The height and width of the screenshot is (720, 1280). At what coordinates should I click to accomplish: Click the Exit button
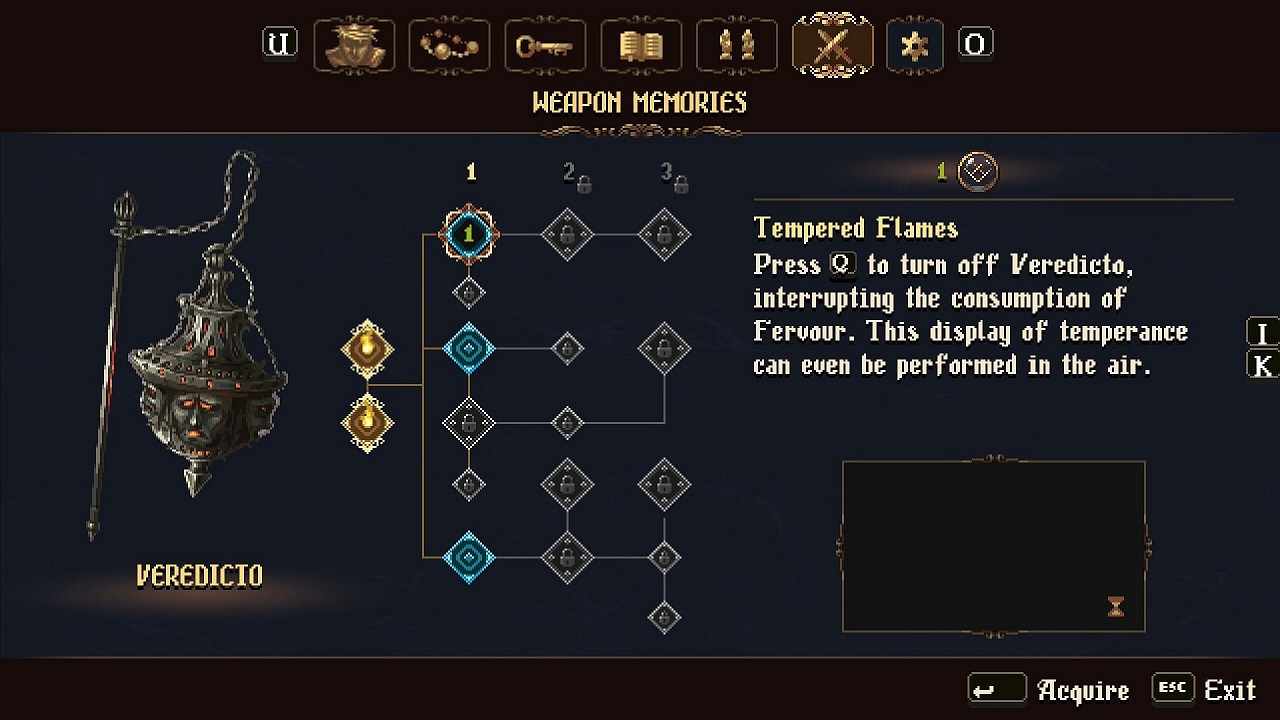click(x=1229, y=690)
